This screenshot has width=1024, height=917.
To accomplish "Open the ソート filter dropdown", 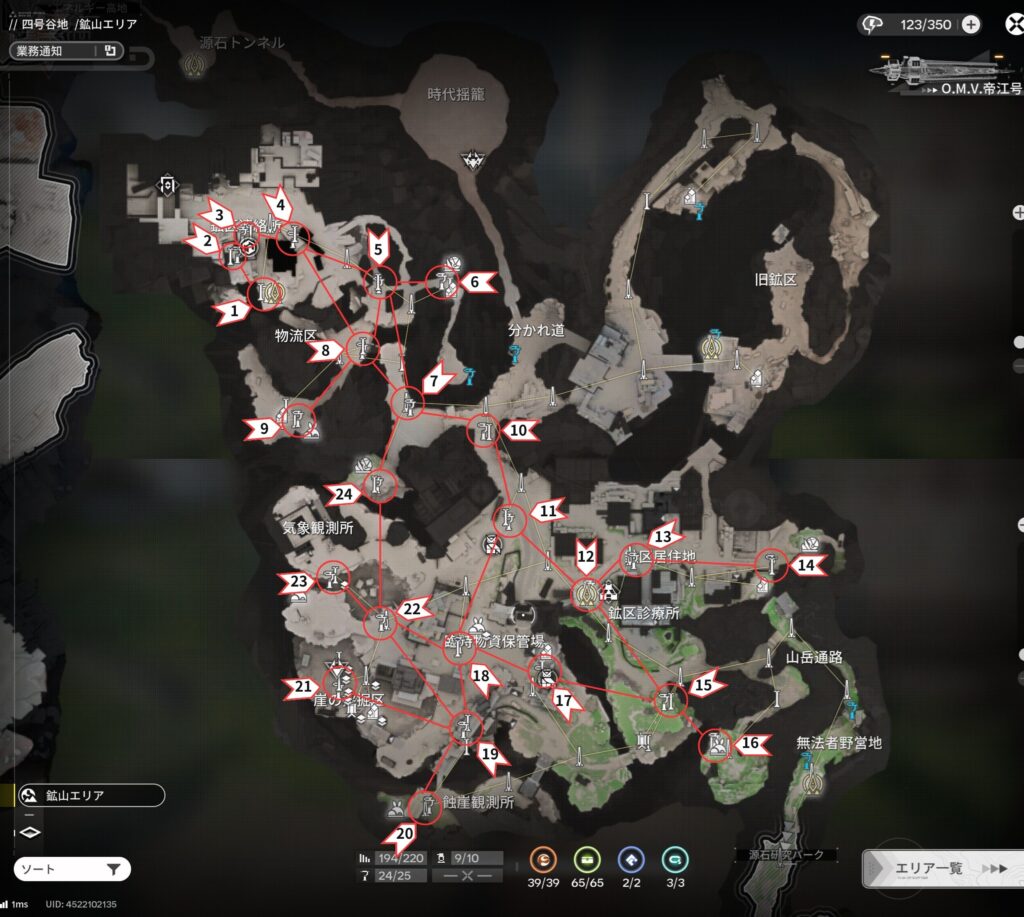I will click(x=72, y=869).
